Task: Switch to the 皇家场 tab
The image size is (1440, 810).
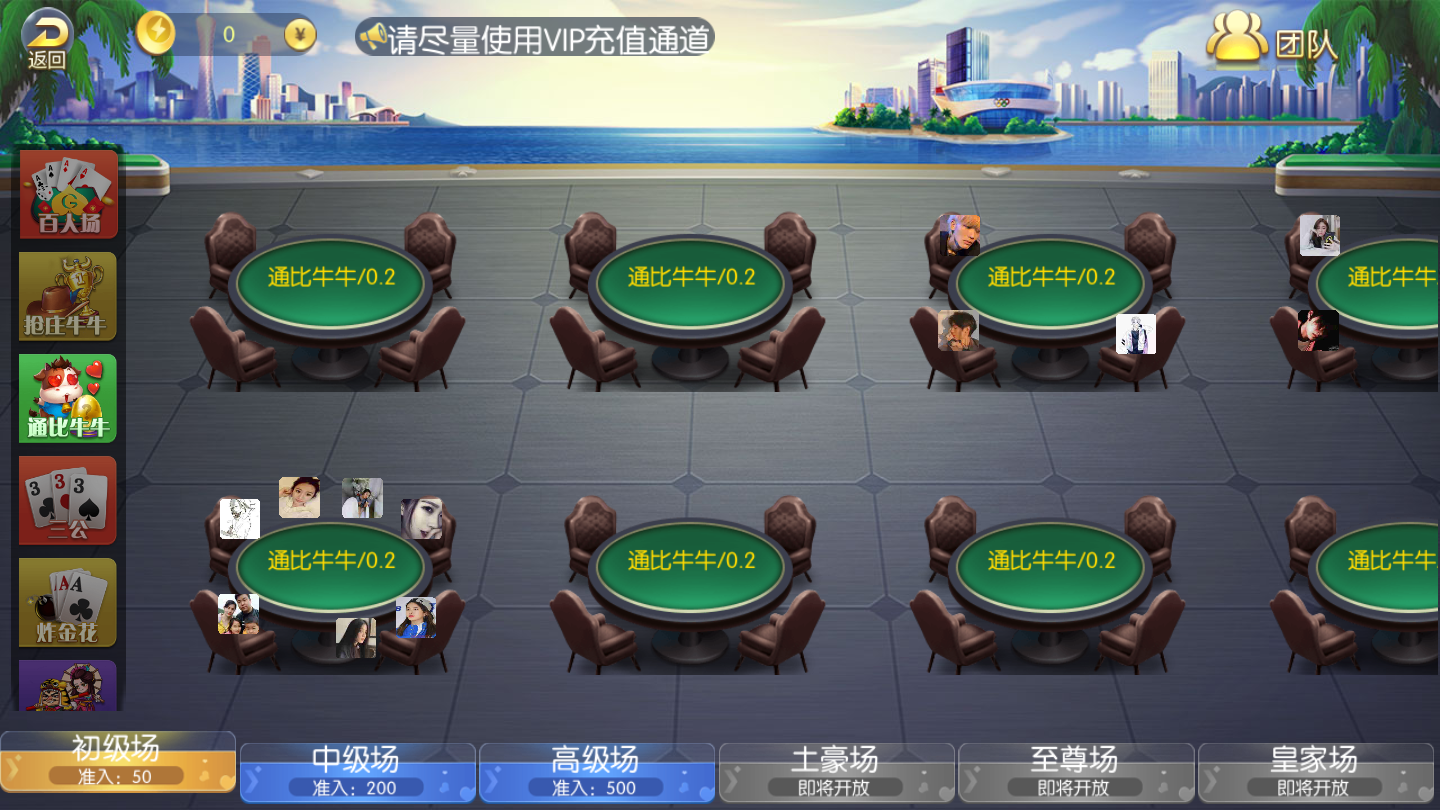Action: click(x=1315, y=770)
